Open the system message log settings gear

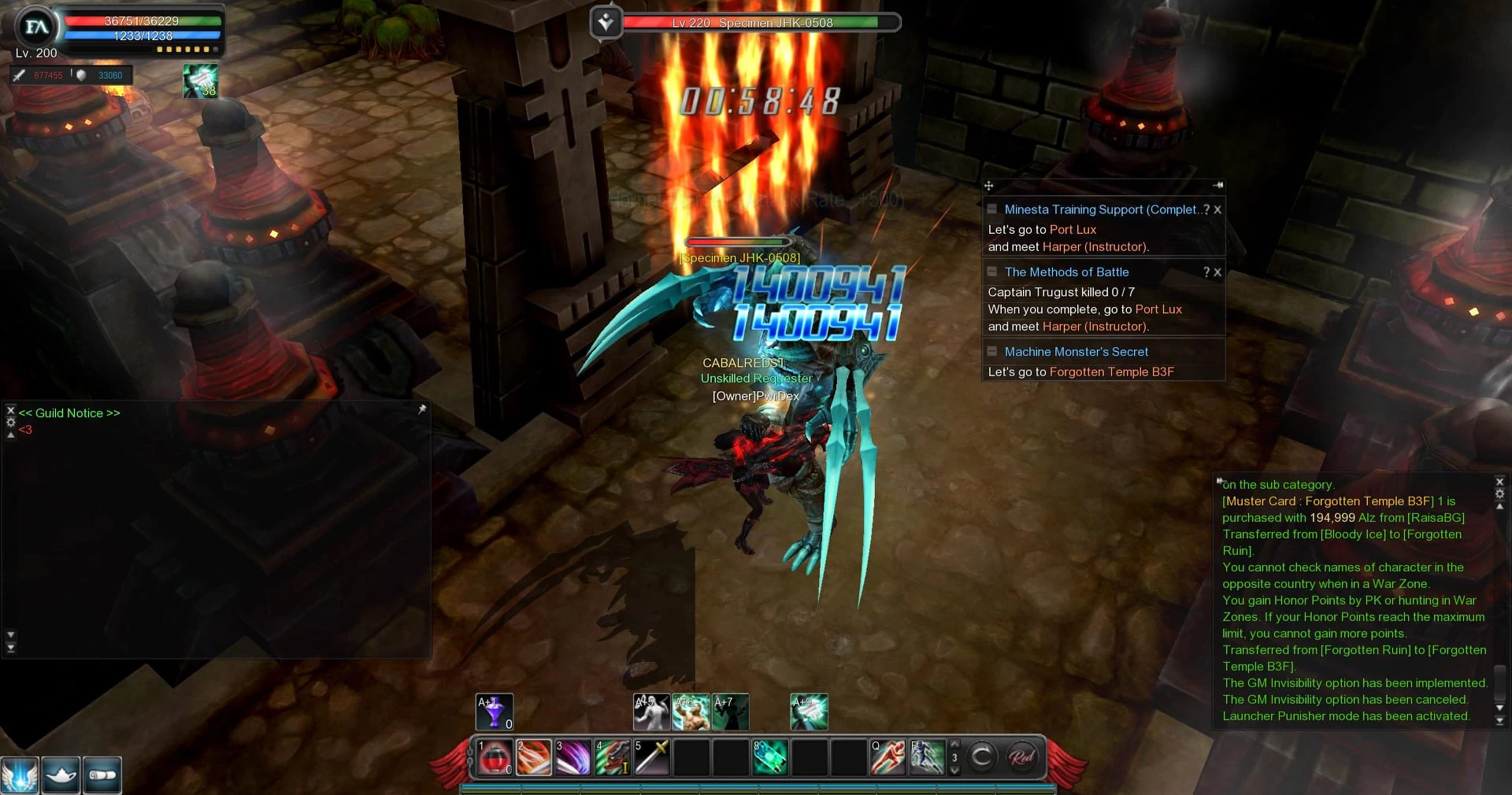1499,494
